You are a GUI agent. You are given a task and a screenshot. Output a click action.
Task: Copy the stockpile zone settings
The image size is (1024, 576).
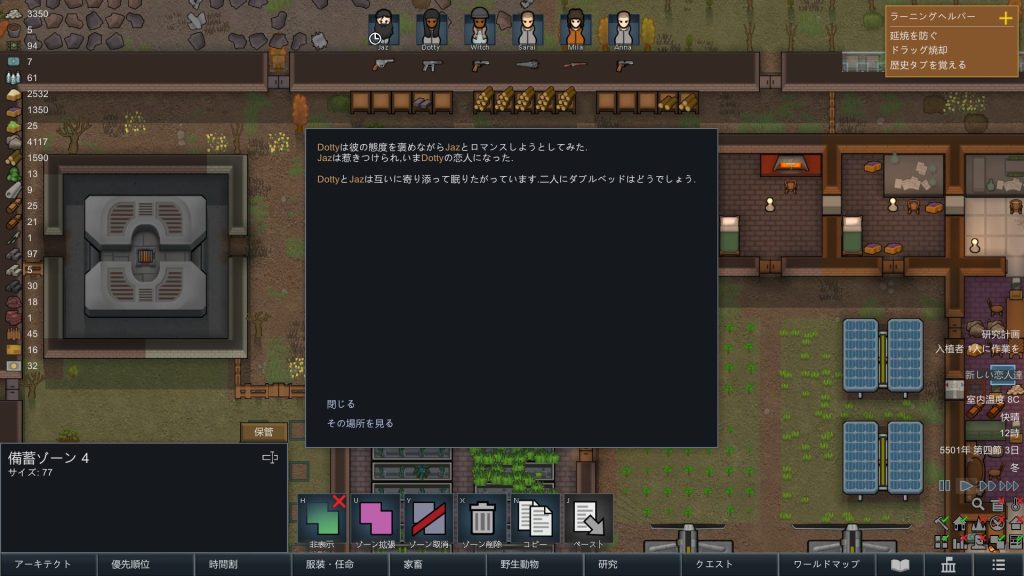(x=535, y=519)
